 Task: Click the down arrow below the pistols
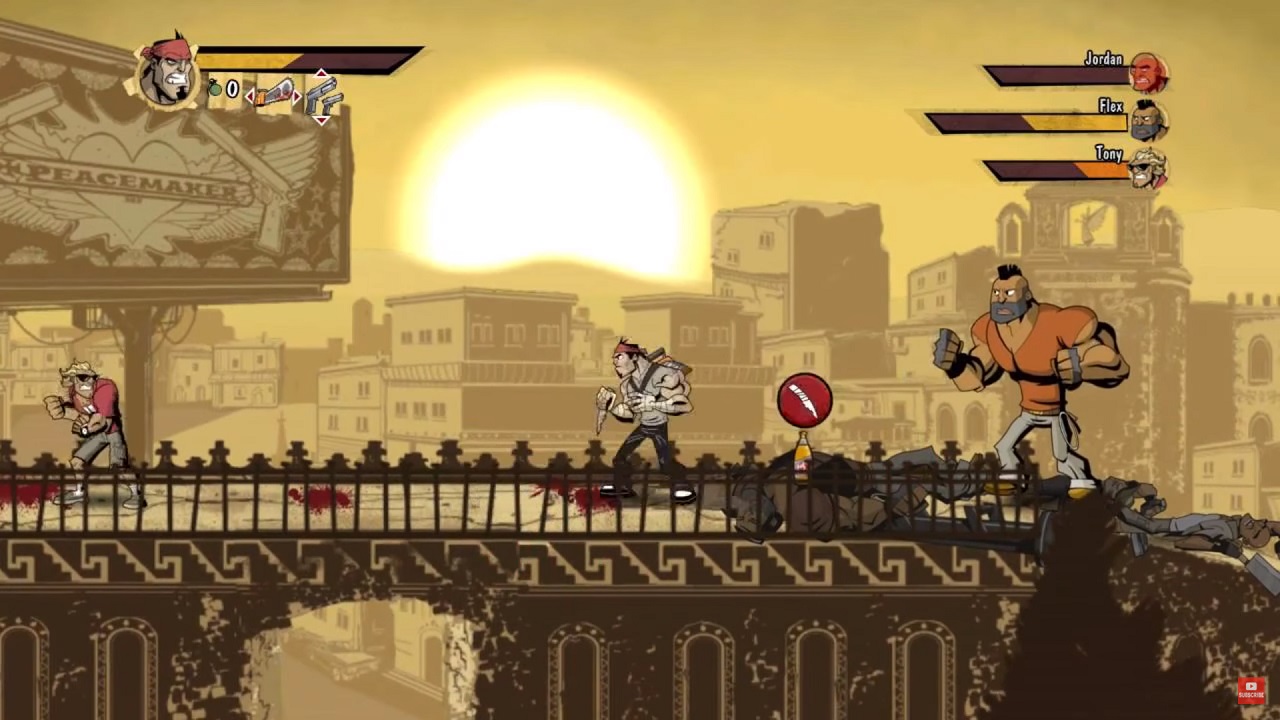coord(321,120)
